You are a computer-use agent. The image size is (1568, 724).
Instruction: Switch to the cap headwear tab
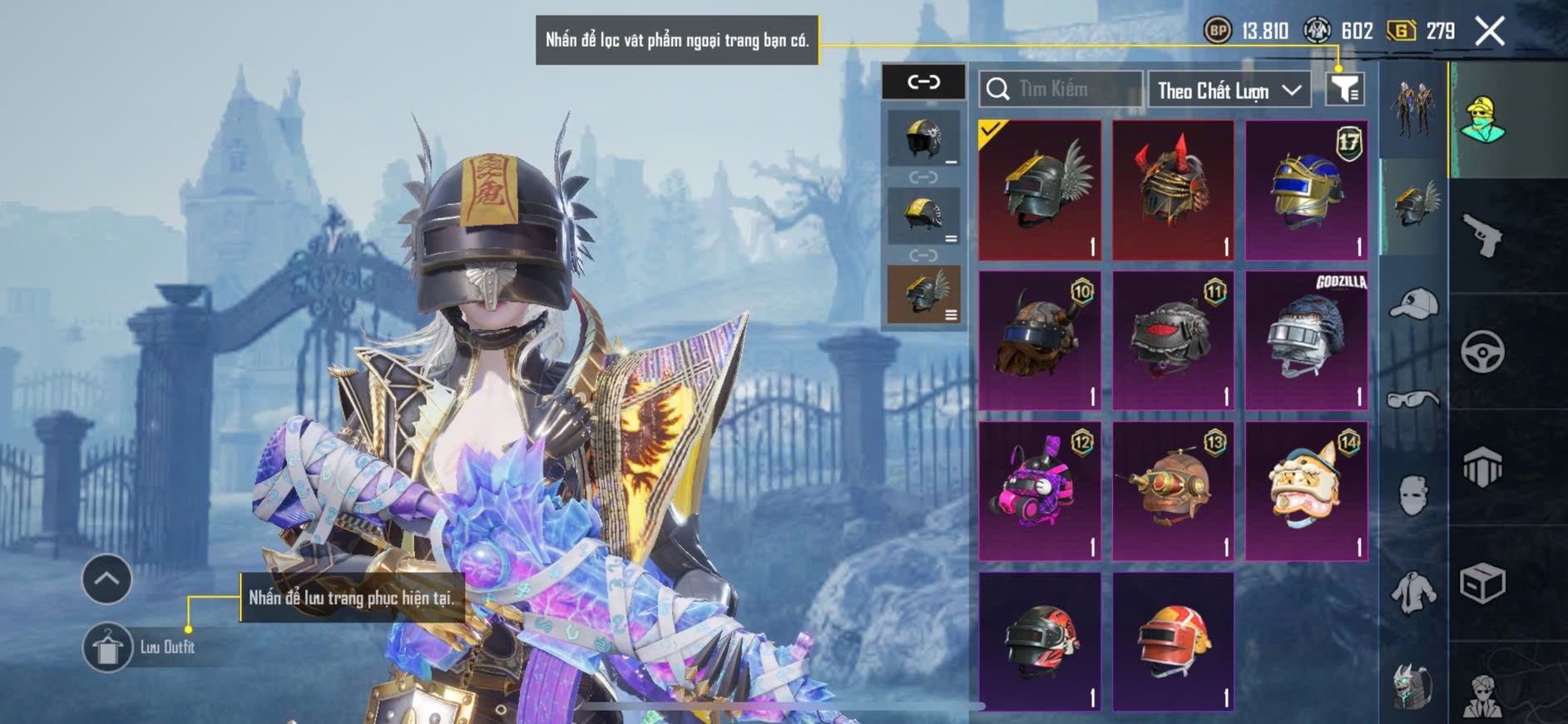[1413, 304]
